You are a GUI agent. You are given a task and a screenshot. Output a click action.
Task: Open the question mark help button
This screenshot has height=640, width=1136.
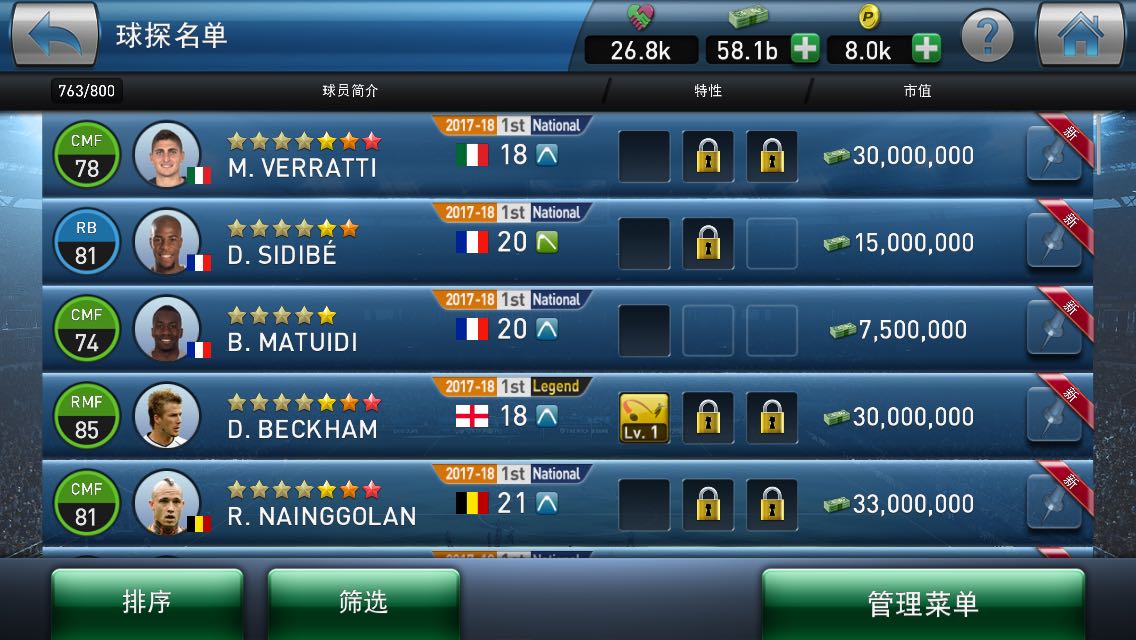tap(987, 37)
